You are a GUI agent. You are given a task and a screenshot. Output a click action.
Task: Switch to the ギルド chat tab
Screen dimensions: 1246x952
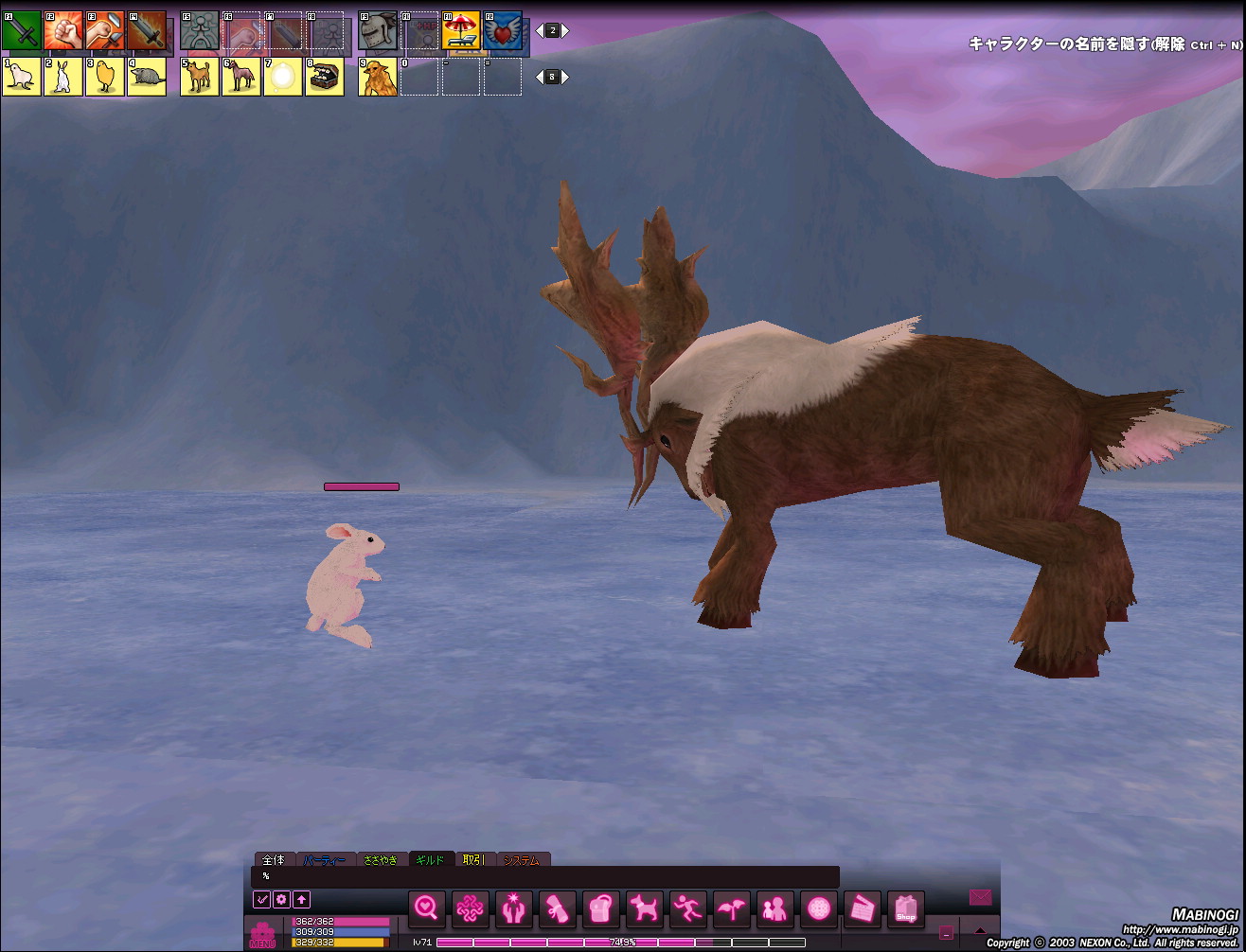click(x=431, y=860)
